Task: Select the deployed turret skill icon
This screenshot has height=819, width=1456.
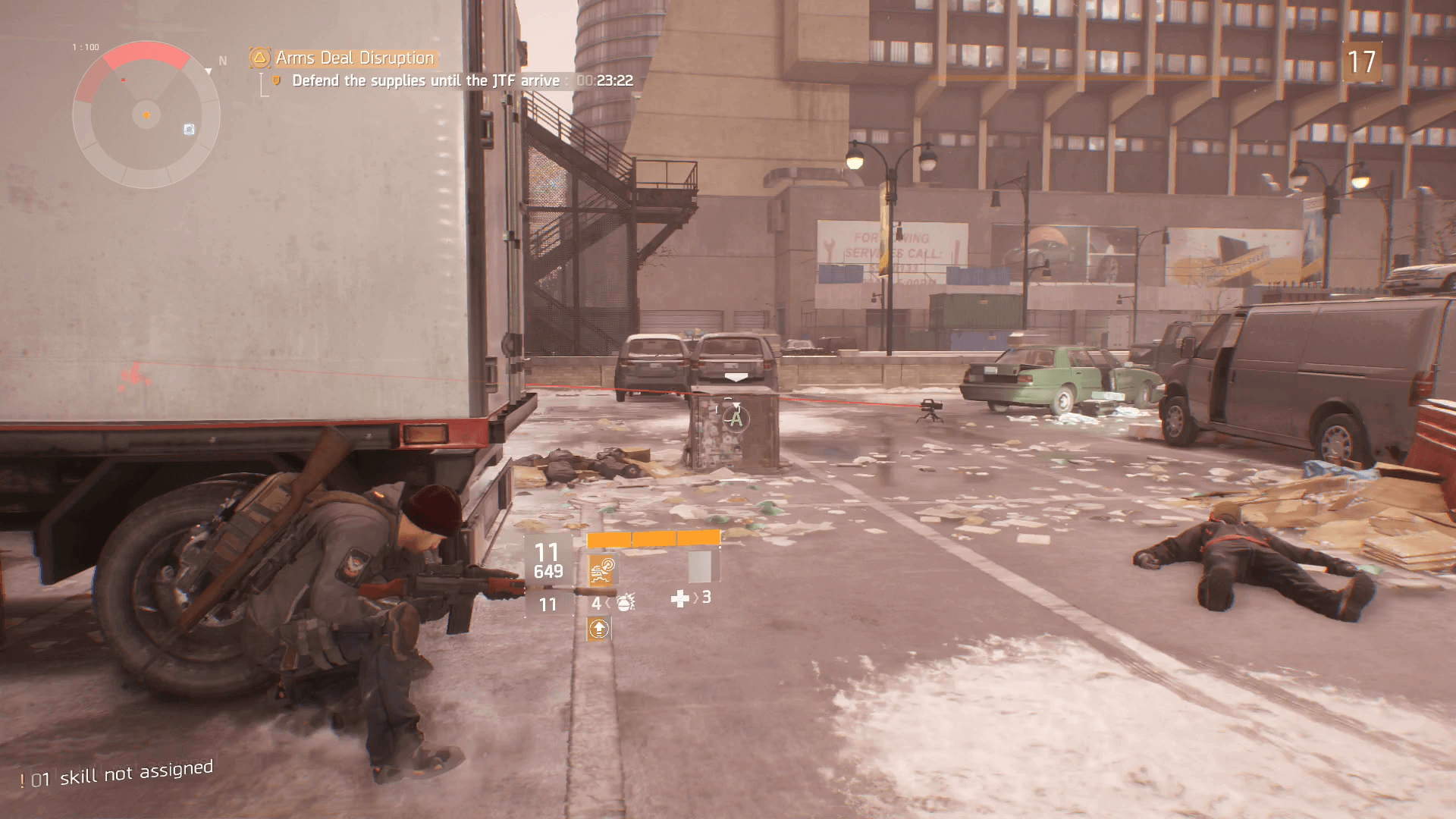Action: [x=600, y=571]
